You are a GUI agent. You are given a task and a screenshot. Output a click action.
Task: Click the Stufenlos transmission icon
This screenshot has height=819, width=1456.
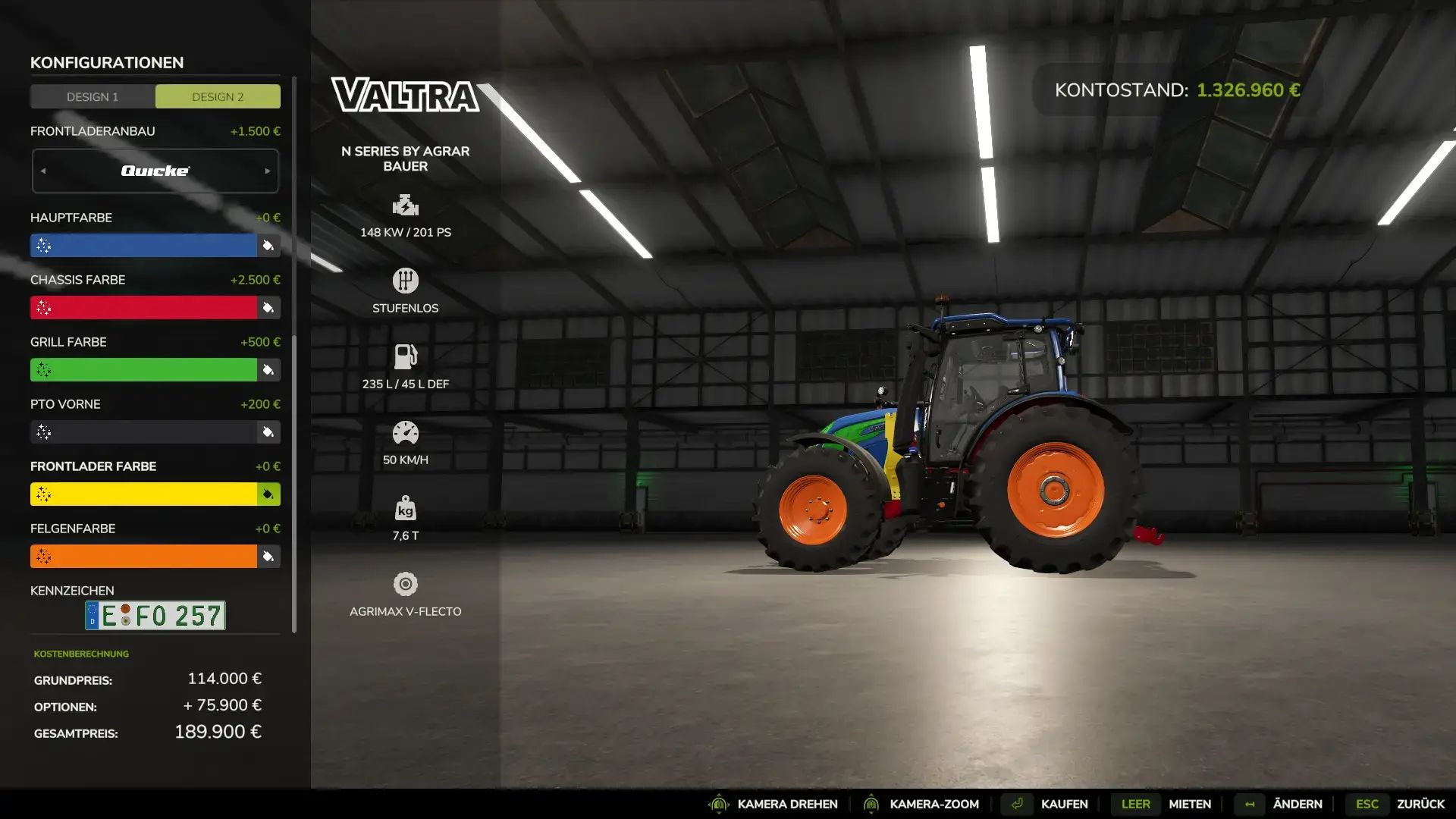click(x=406, y=280)
